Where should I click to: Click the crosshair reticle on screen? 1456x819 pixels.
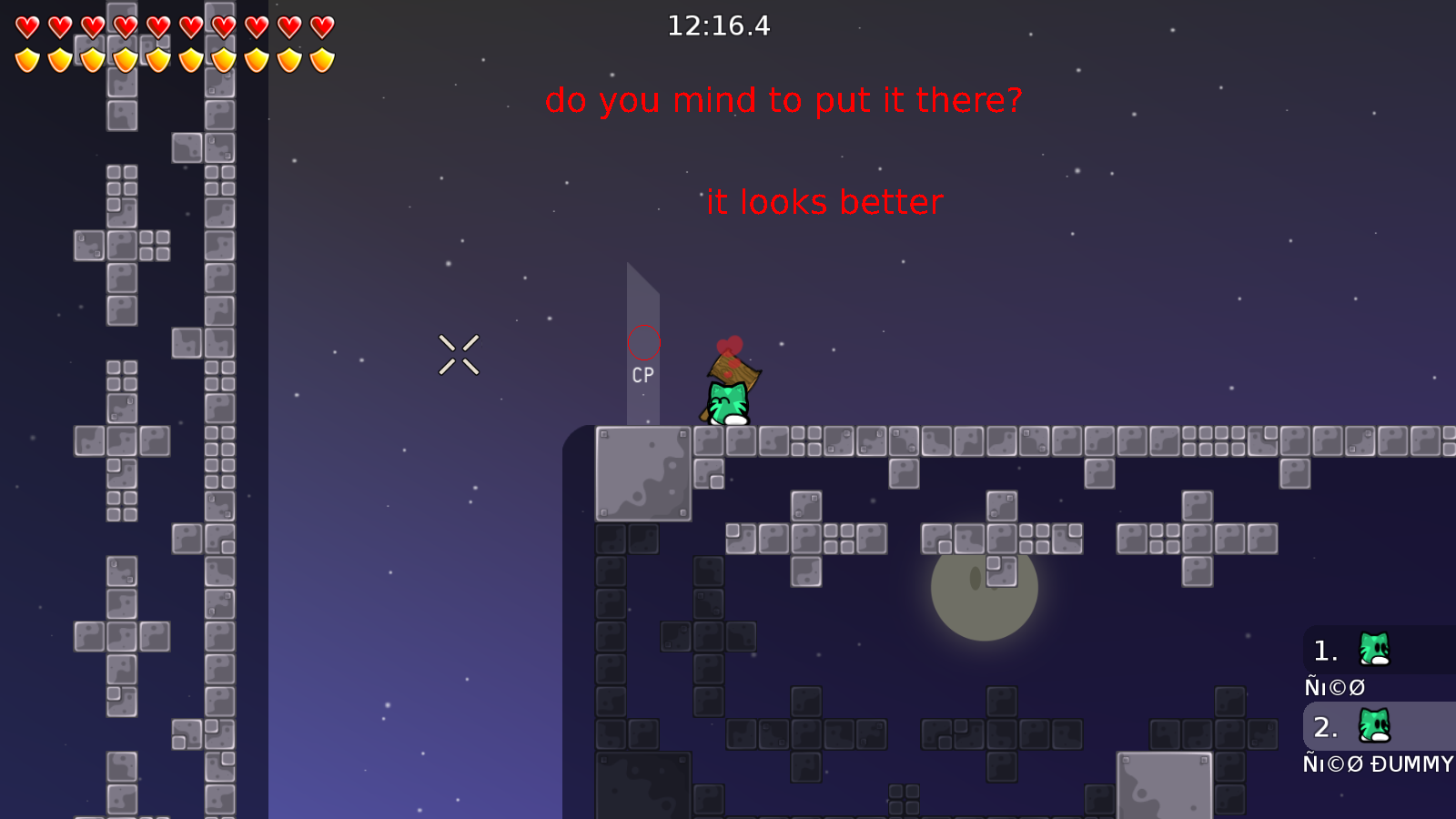(x=460, y=355)
